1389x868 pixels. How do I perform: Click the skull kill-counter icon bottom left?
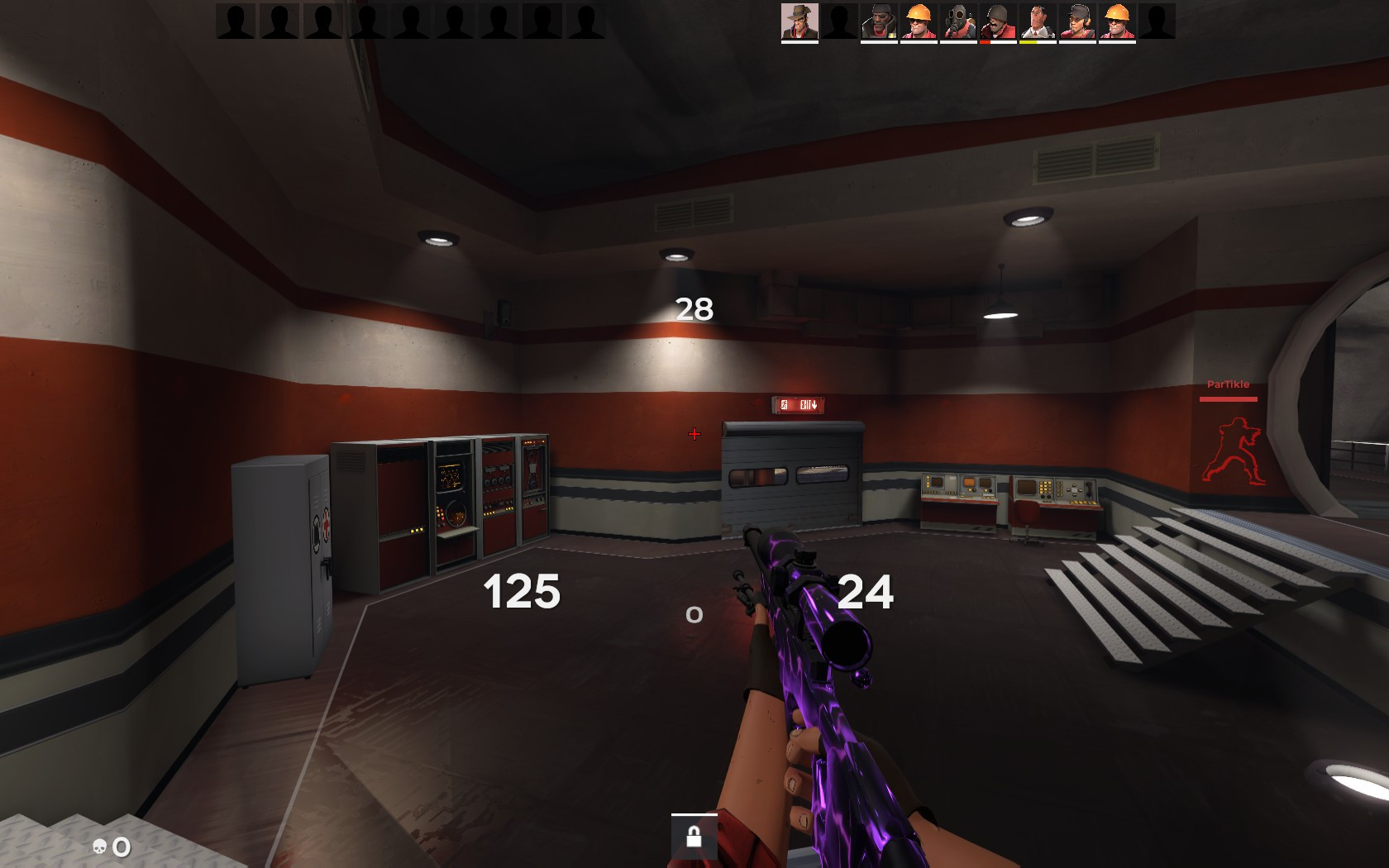pos(99,847)
